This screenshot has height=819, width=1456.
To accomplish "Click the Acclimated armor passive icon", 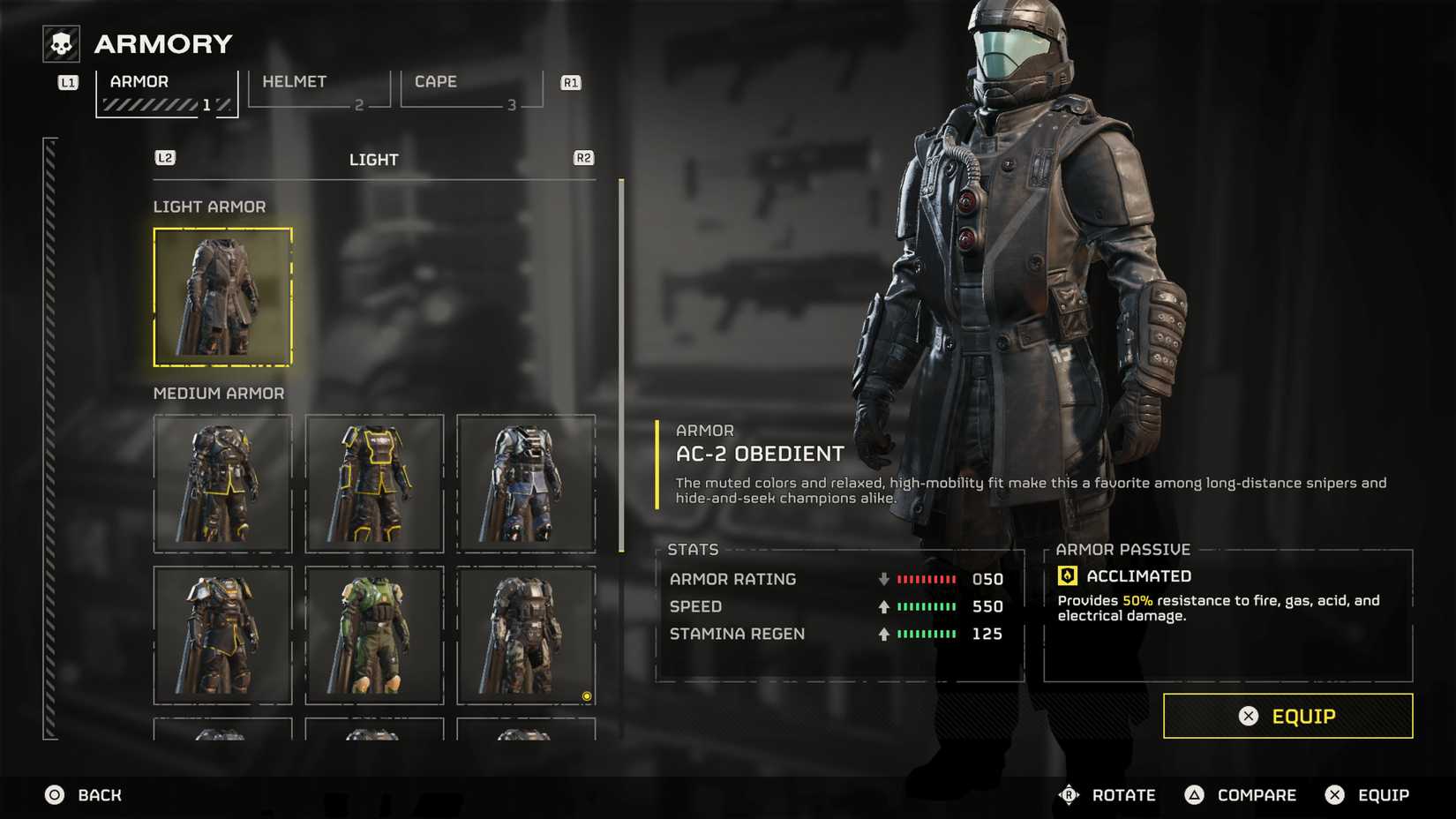I will pos(1069,575).
